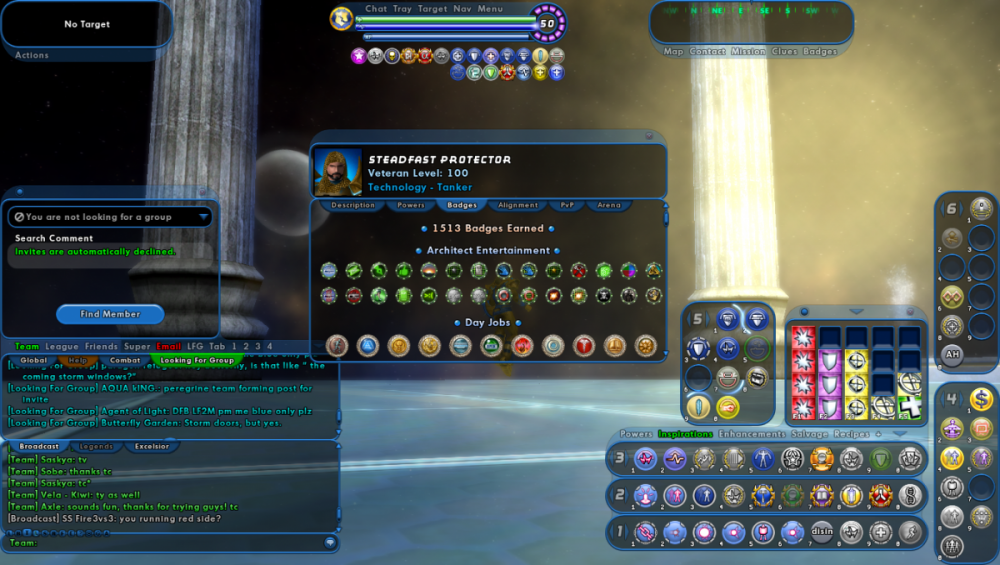Show the Mission panel
The width and height of the screenshot is (1000, 565).
click(748, 51)
